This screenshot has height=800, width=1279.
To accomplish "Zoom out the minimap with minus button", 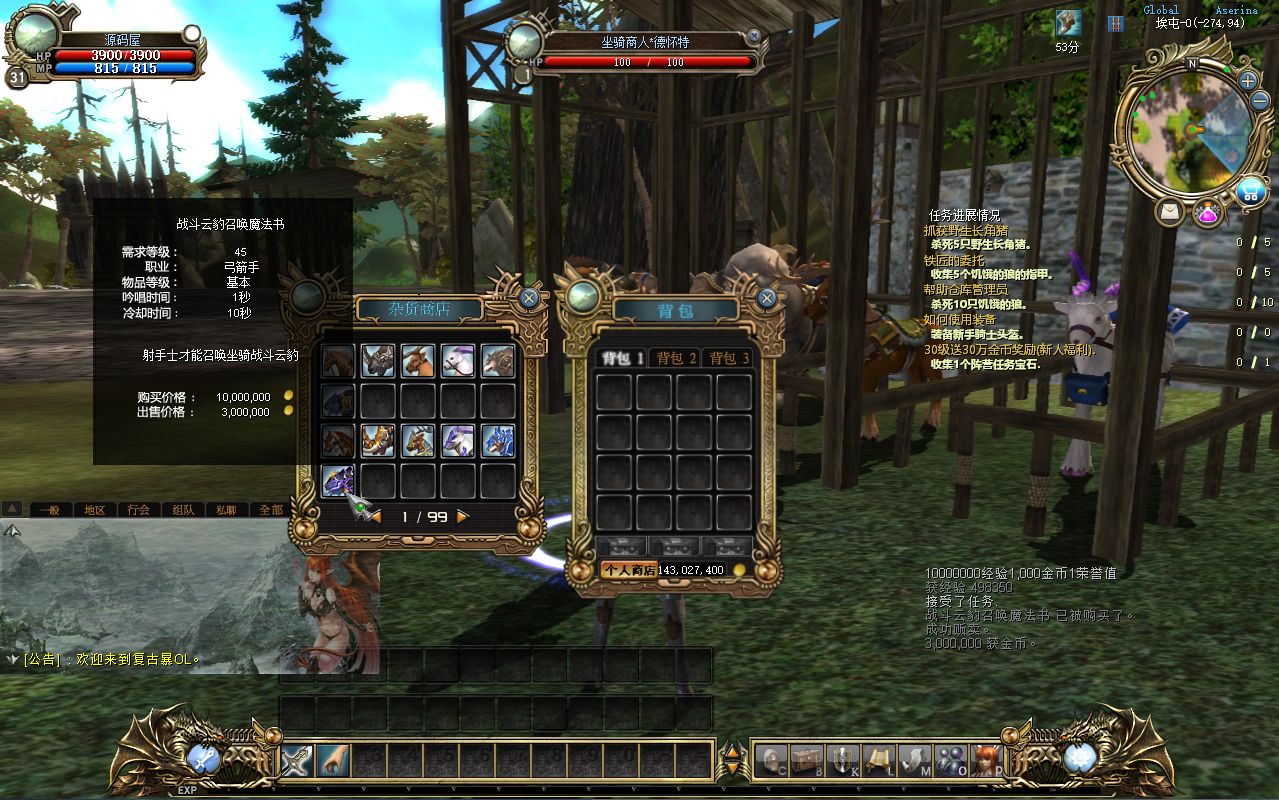I will [1261, 101].
